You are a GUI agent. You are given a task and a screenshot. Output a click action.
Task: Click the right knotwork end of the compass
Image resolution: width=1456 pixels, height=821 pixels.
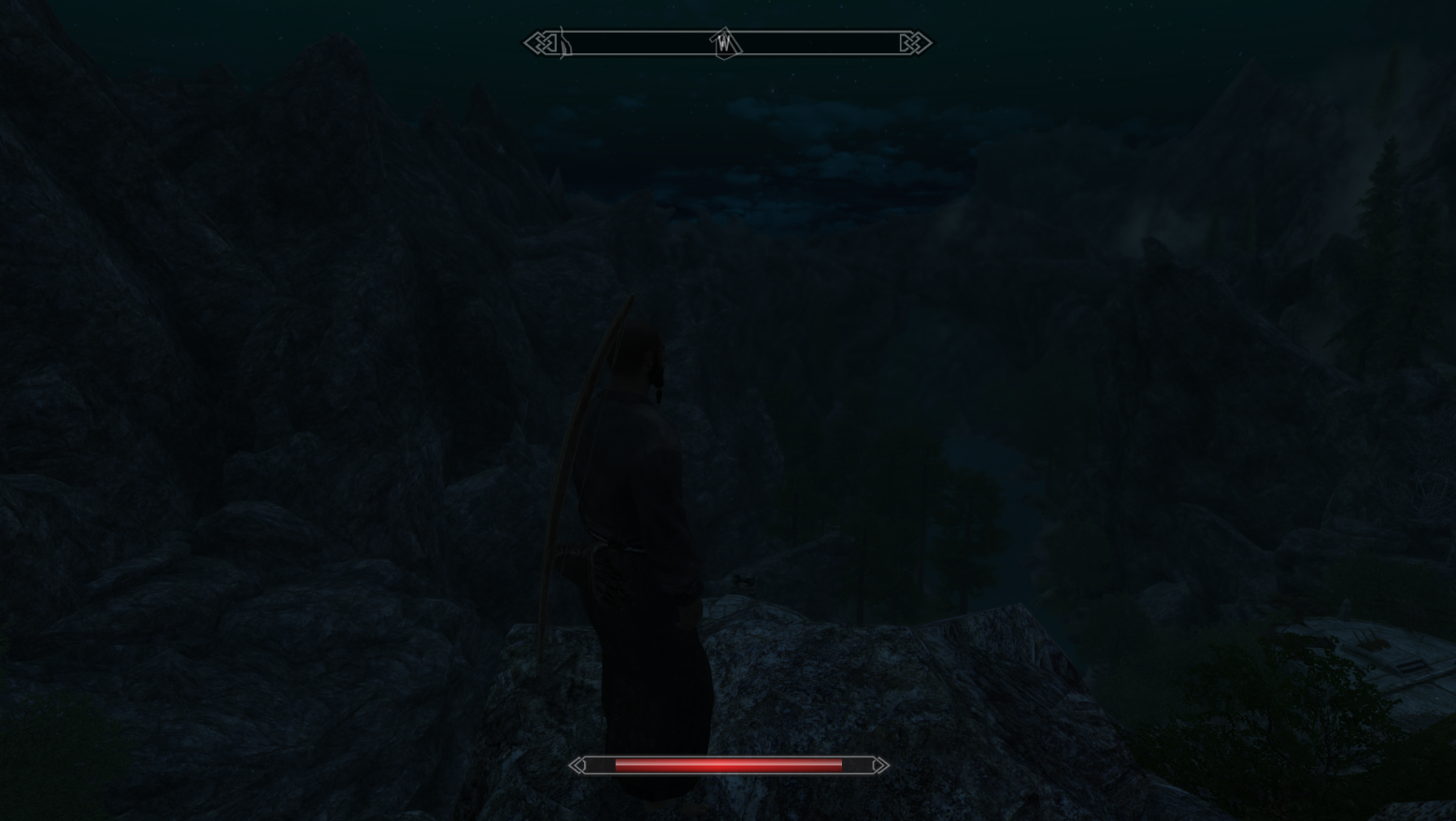(x=912, y=42)
